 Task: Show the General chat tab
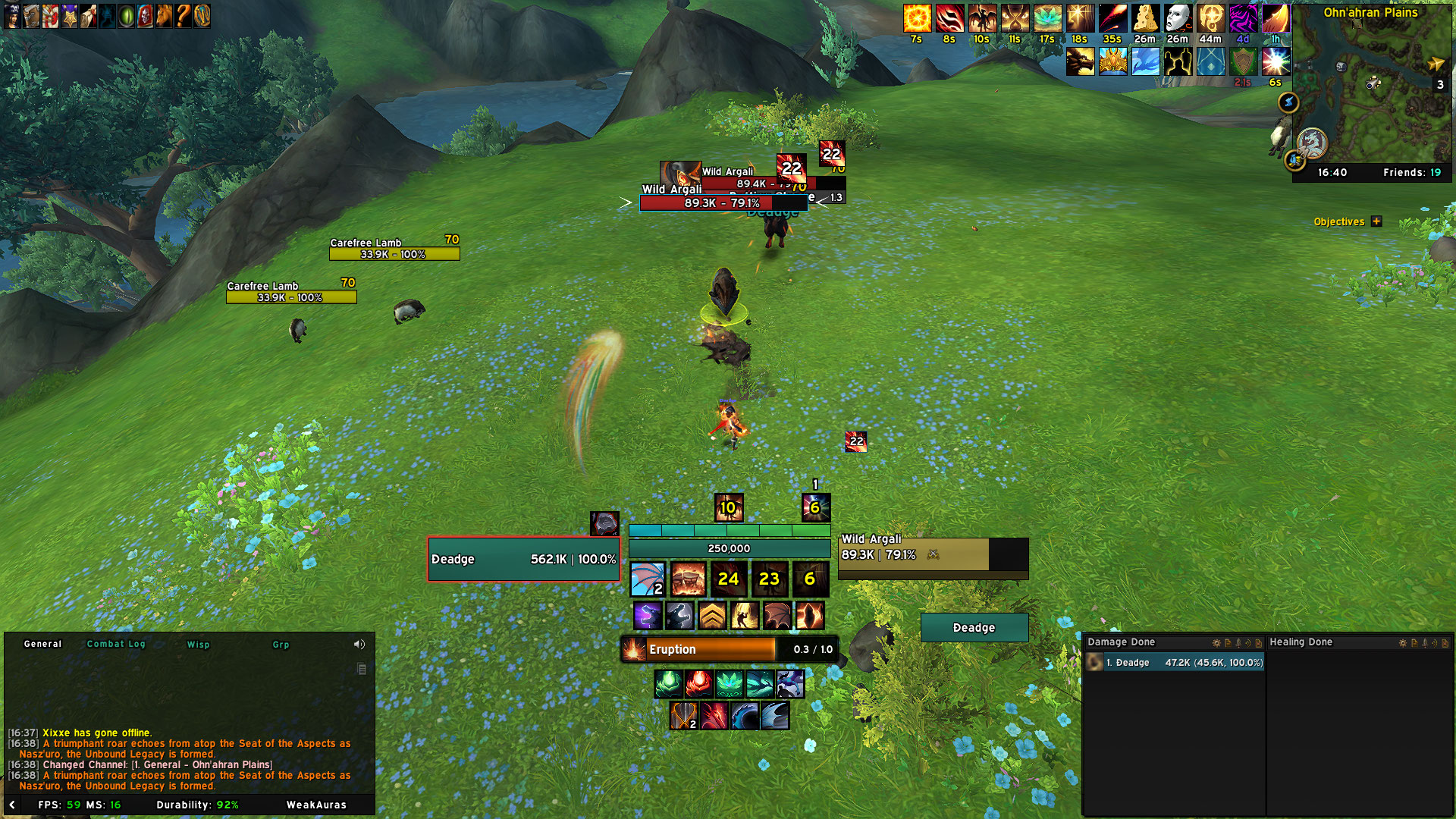pos(42,644)
